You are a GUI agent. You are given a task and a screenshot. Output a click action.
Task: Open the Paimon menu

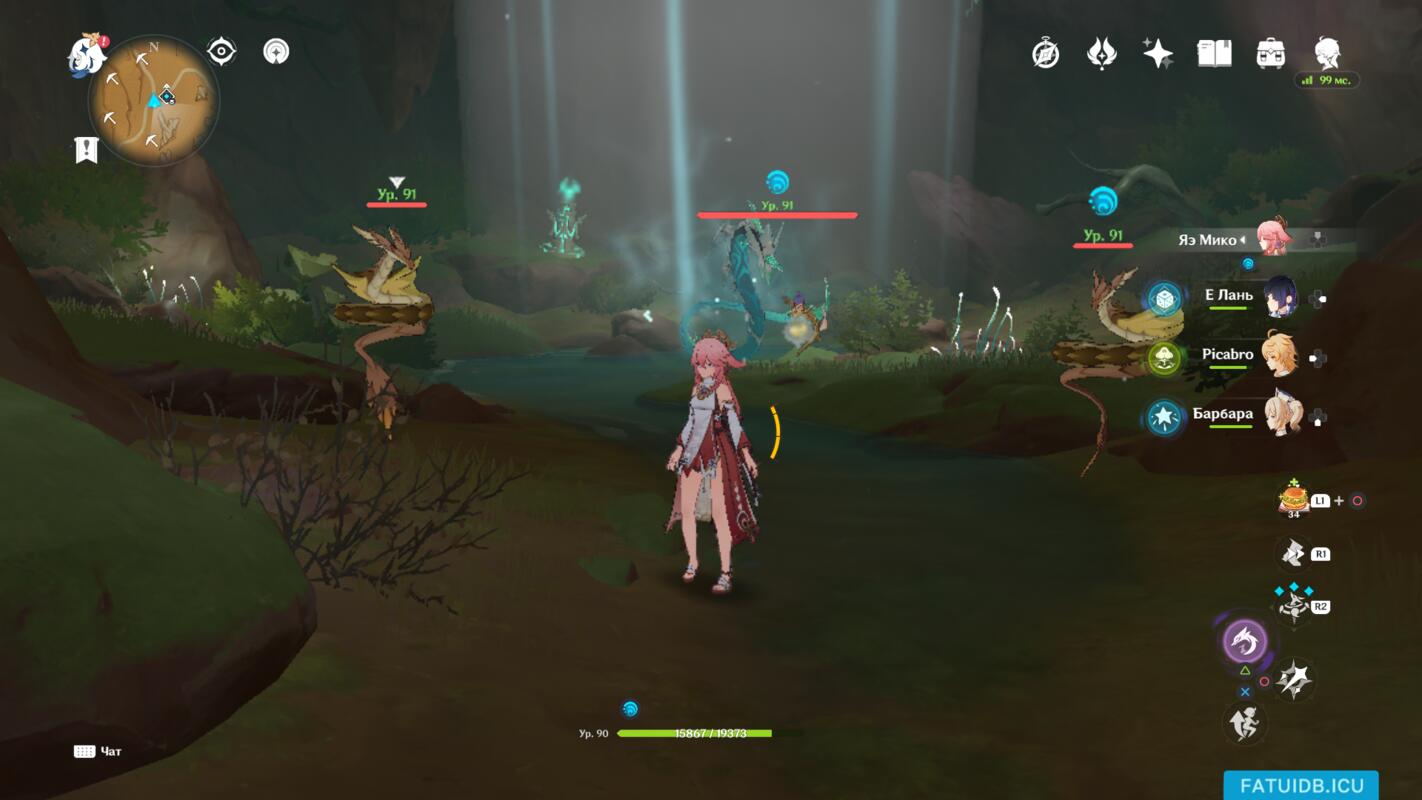coord(87,56)
